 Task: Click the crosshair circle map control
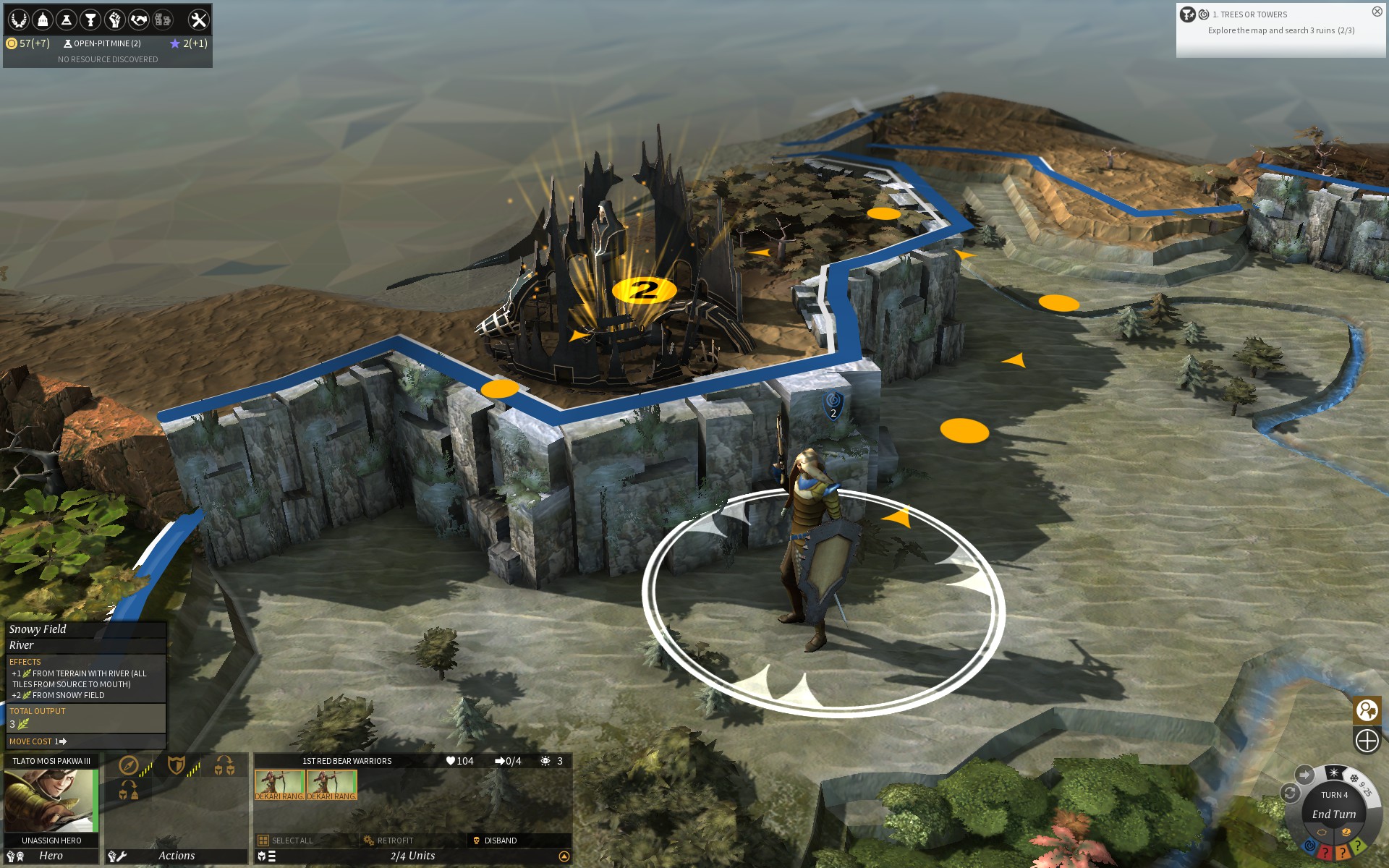tap(1367, 741)
